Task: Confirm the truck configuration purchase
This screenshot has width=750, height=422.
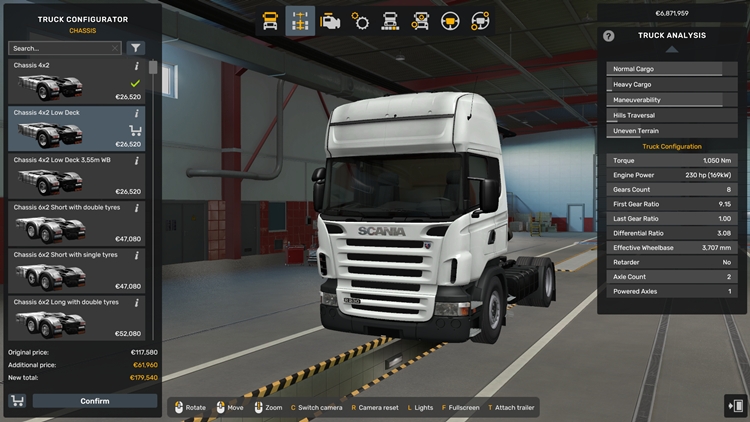Action: coord(95,401)
